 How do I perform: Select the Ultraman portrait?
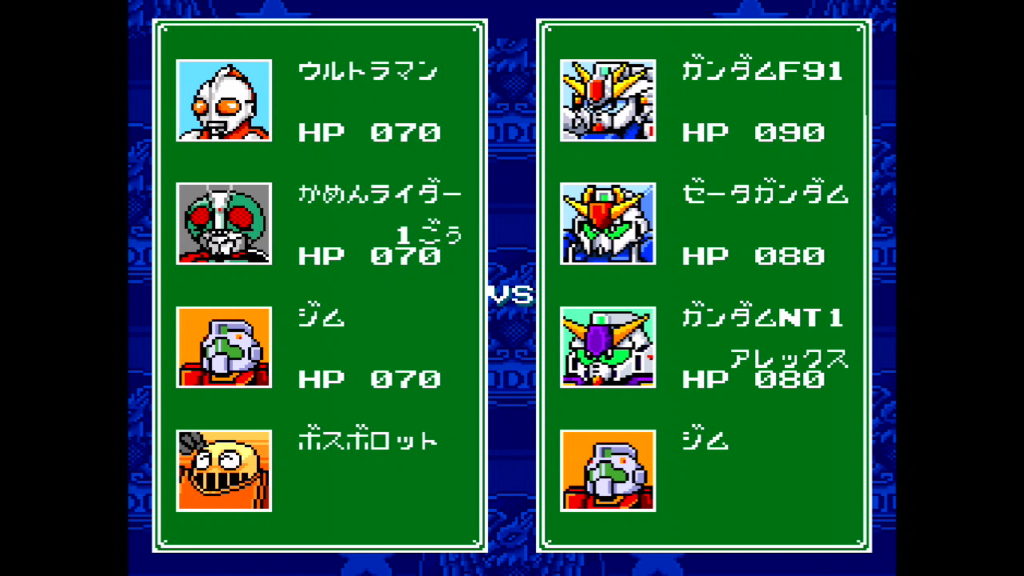[224, 100]
